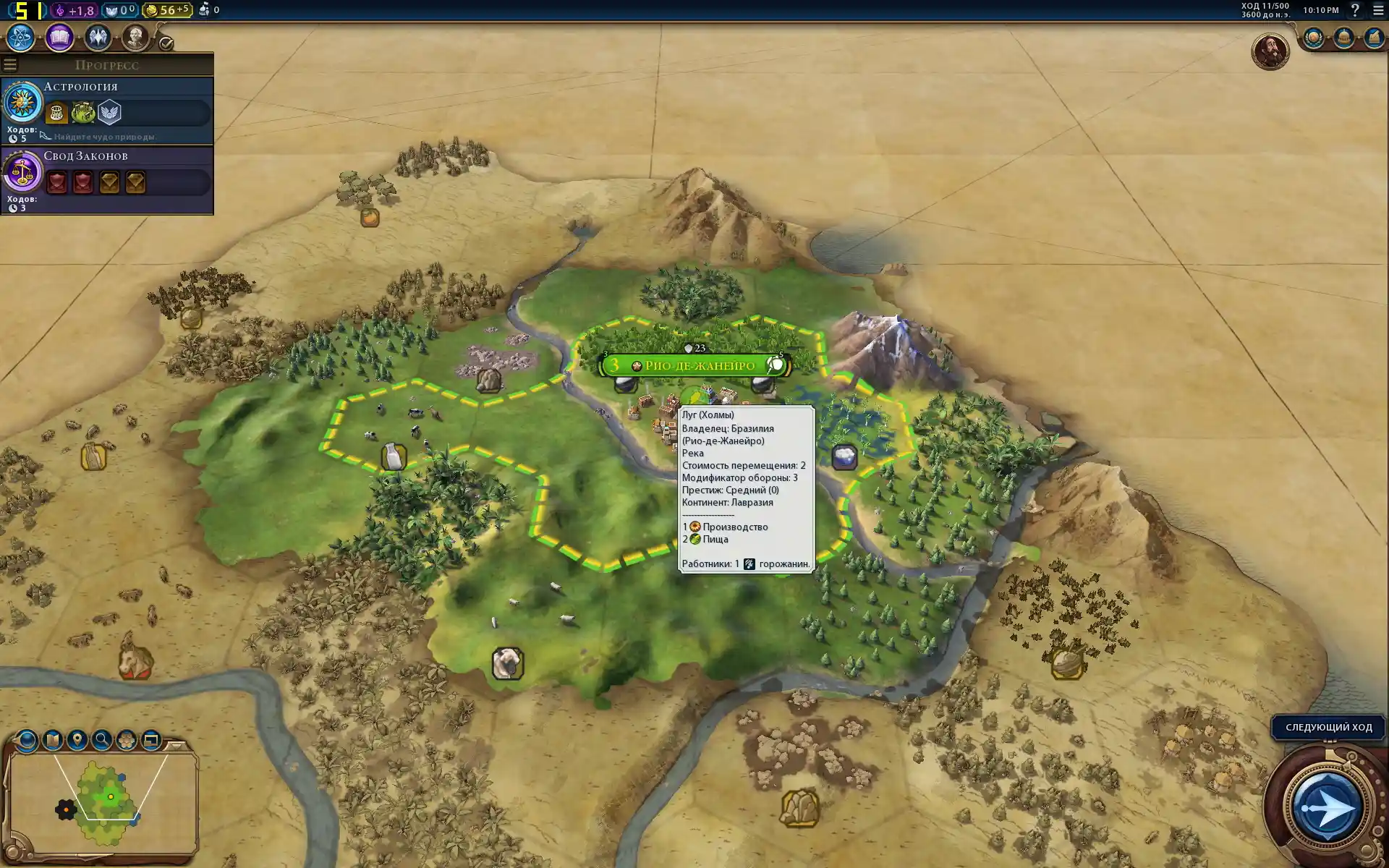Screen dimensions: 1389x868
Task: Open the world rankings laurel icon
Action: 1314,38
